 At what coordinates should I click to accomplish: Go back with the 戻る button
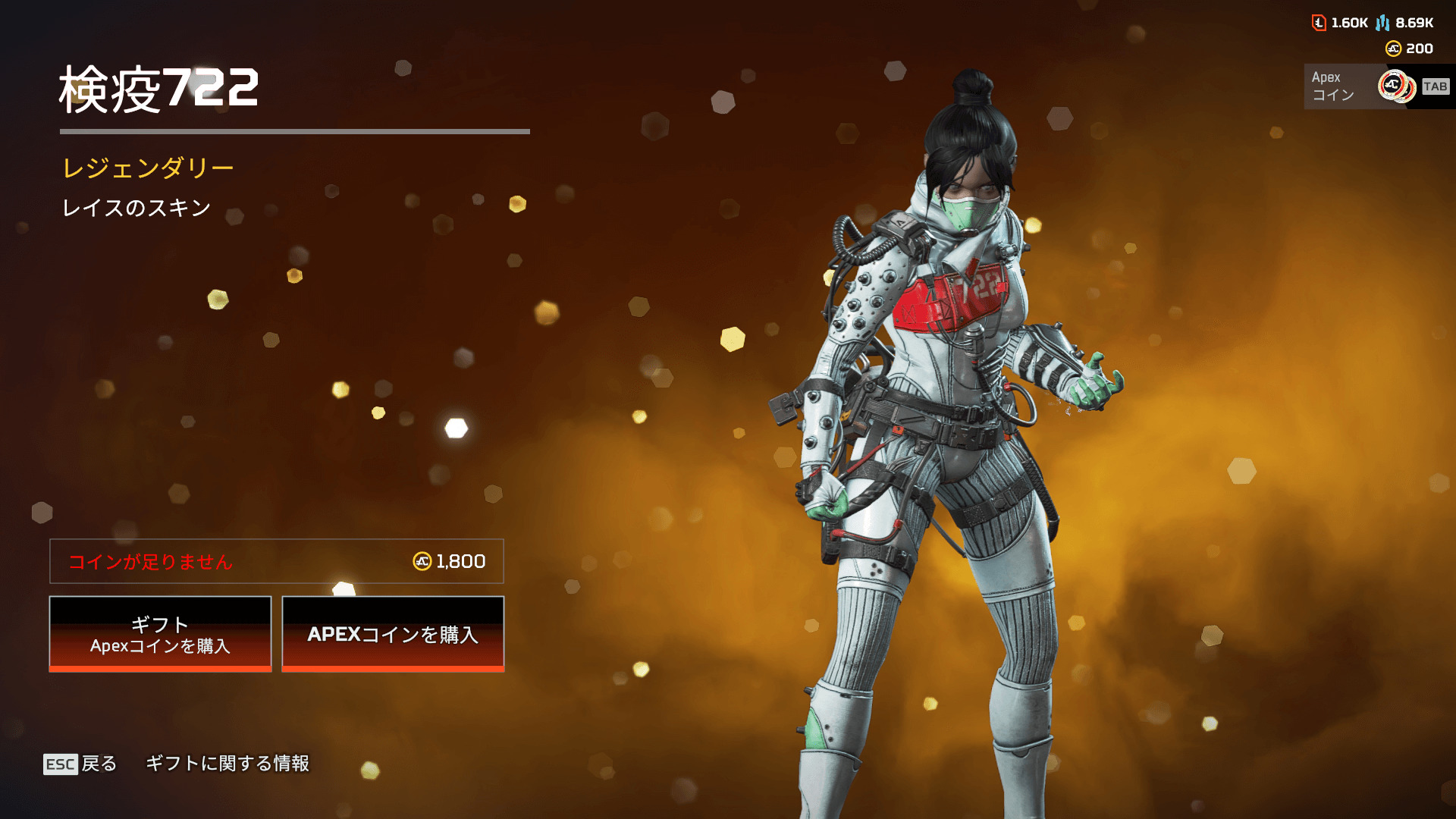click(x=80, y=764)
